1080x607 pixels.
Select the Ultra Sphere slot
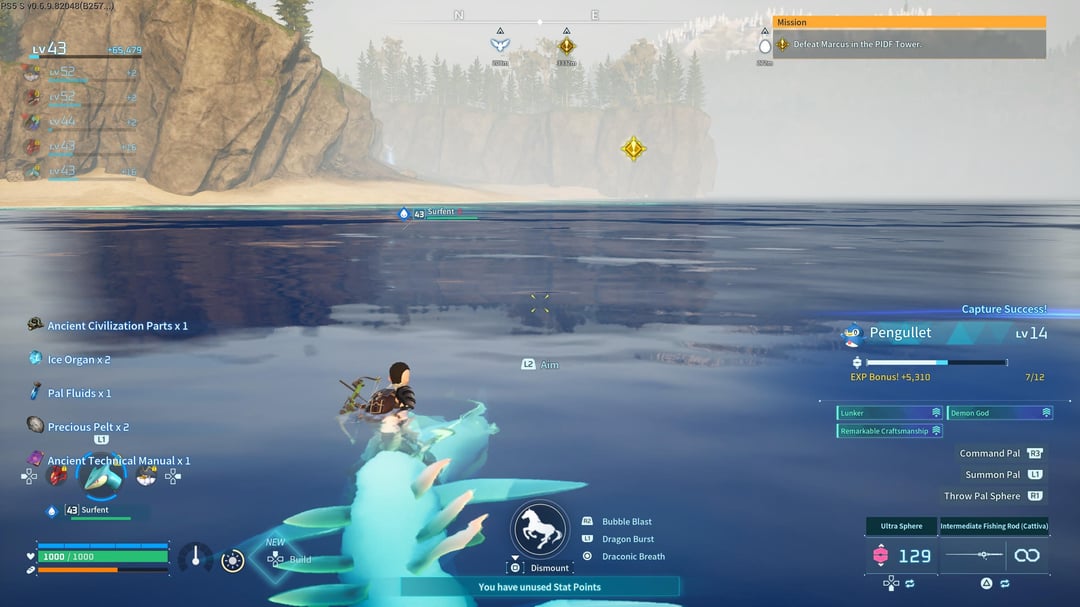tap(901, 526)
